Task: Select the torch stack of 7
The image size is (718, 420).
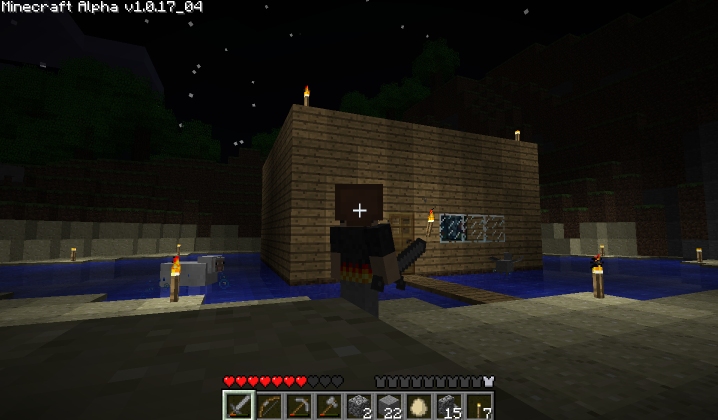Action: click(477, 406)
